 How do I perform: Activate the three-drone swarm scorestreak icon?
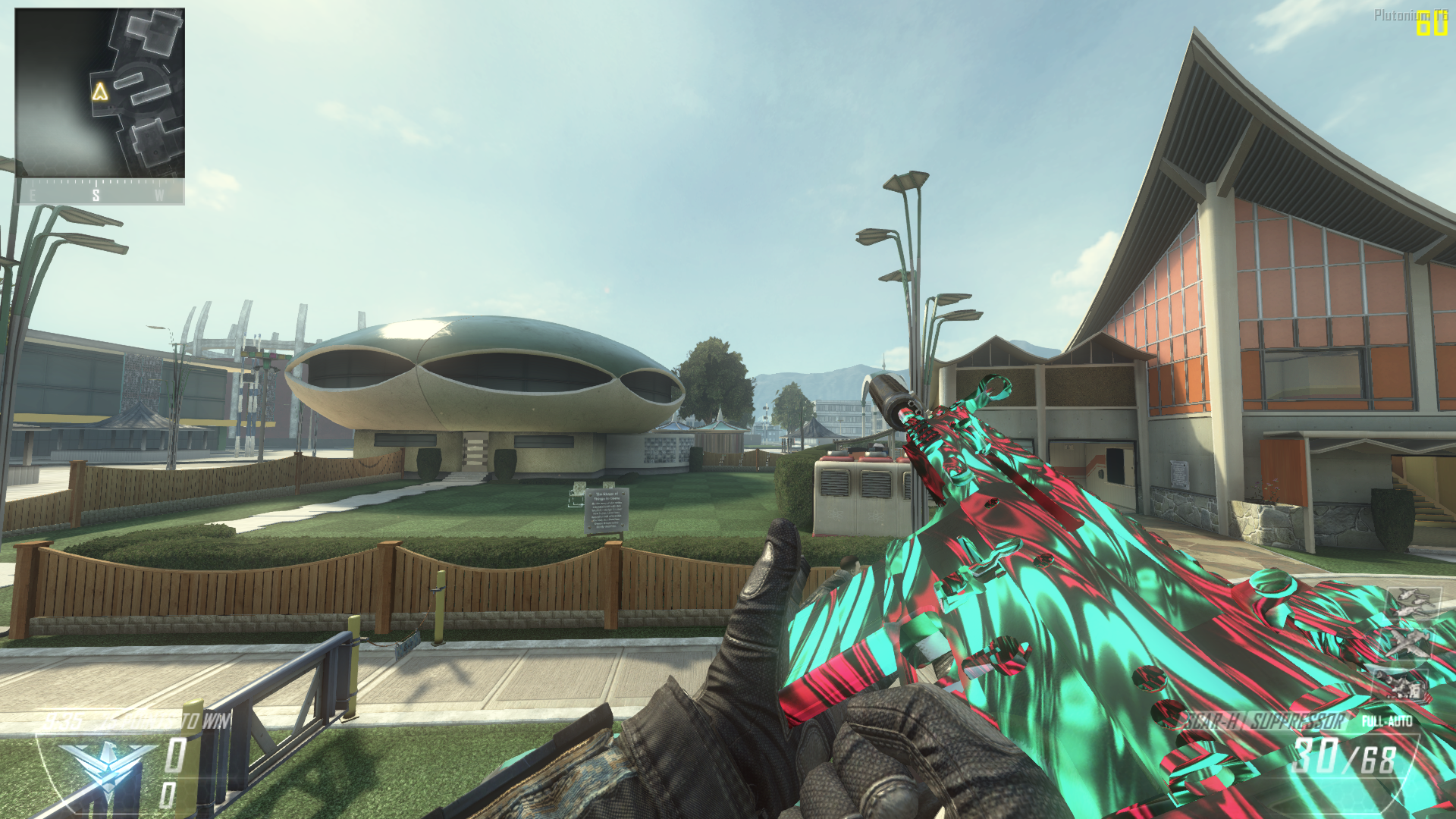[x=1413, y=603]
